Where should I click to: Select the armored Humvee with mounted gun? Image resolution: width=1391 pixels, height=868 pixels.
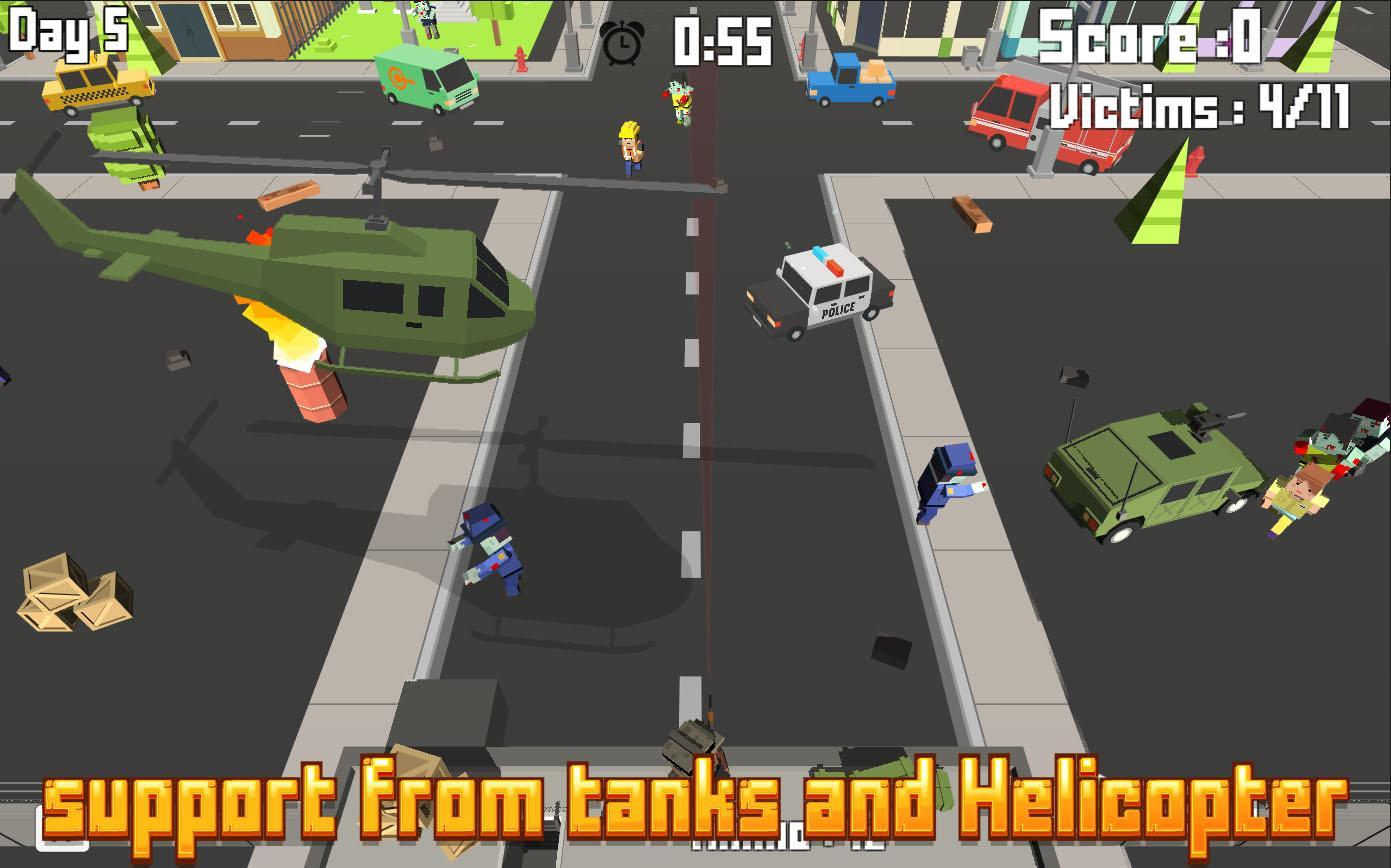pos(1155,470)
